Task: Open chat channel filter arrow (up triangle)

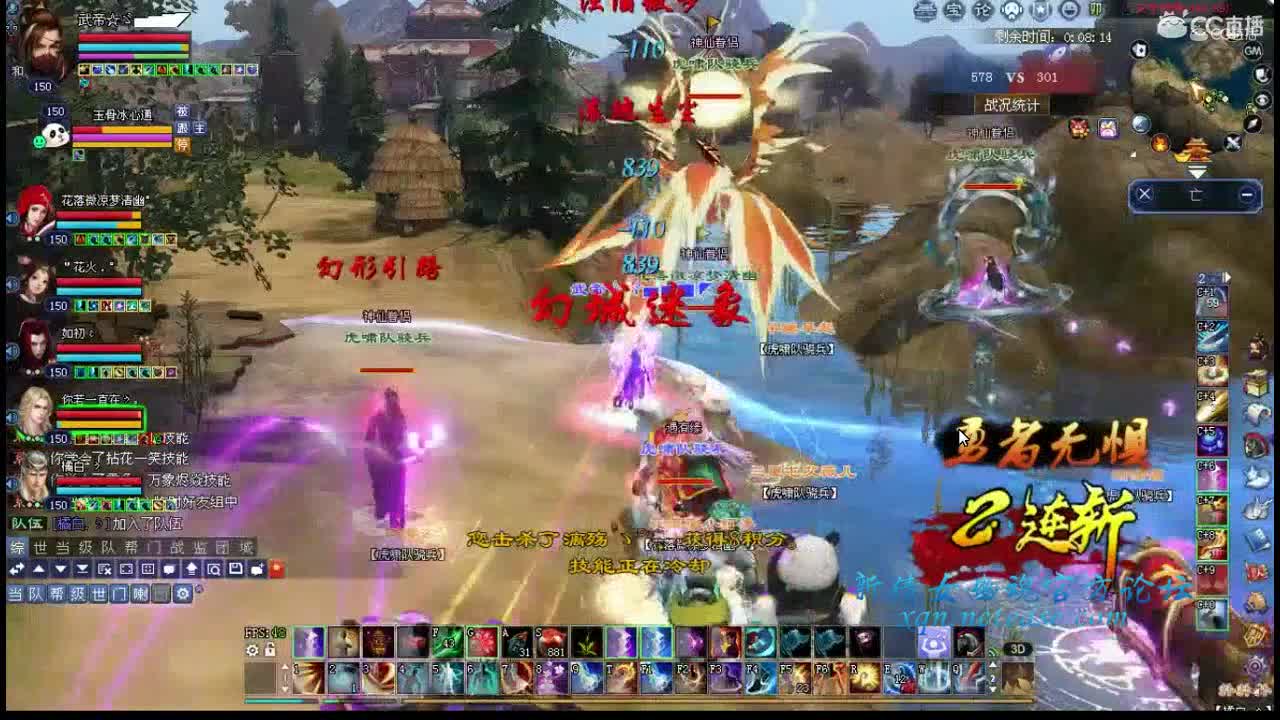Action: [39, 569]
